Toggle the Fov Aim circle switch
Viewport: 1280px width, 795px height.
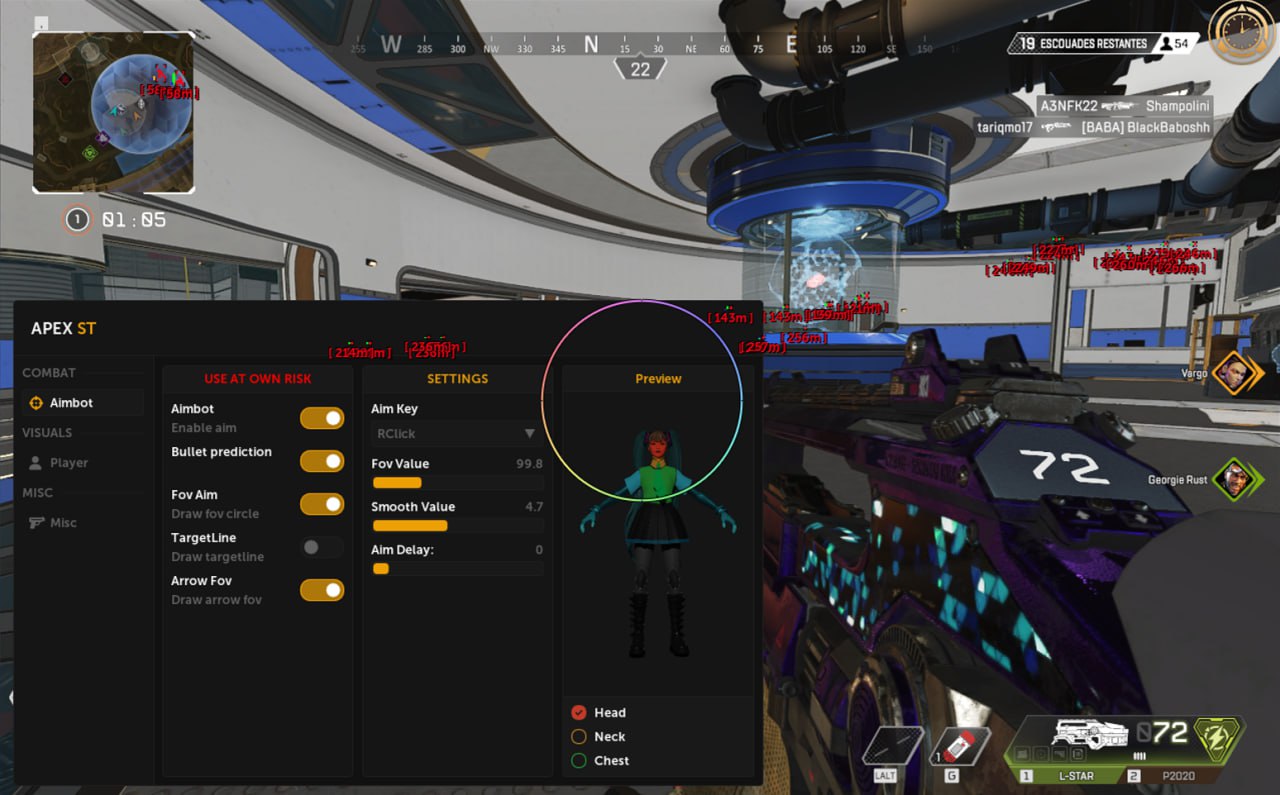[322, 504]
